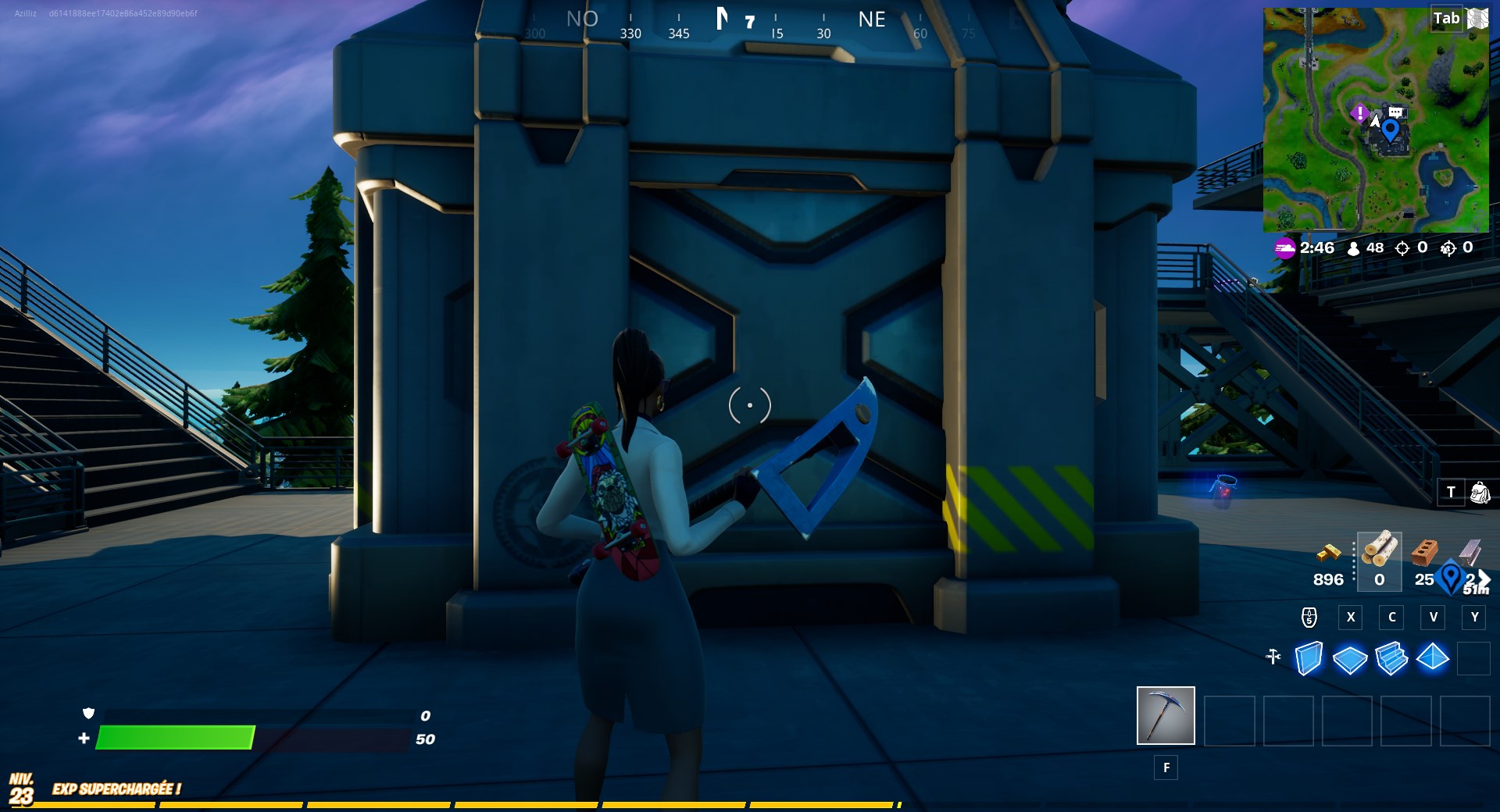
Task: Open the map via Tab button
Action: (x=1446, y=19)
